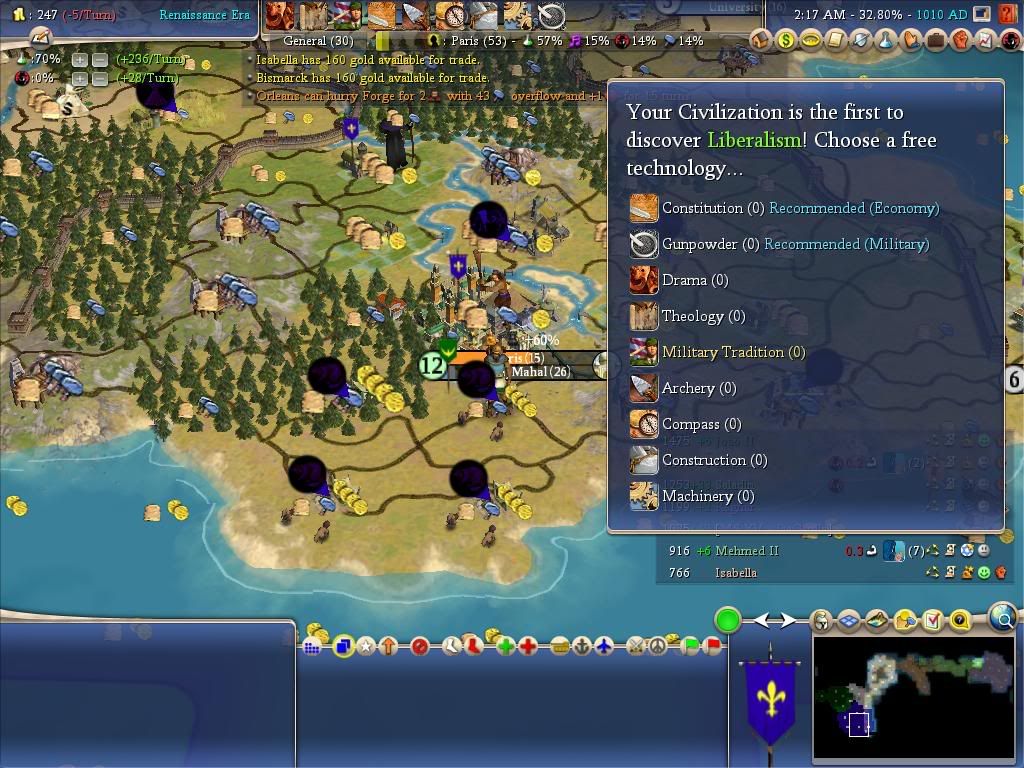
Task: Click the minimap overview
Action: pos(913,699)
